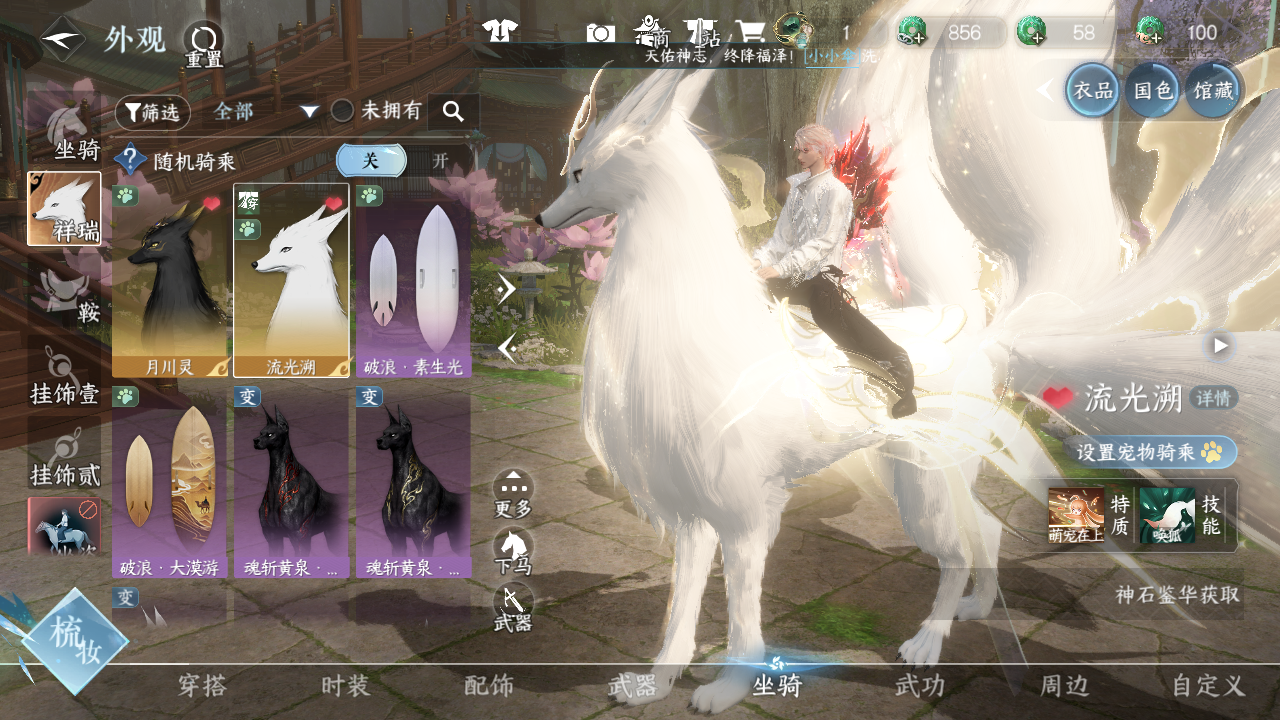
Task: Go back using the top-left arrow
Action: (x=63, y=40)
